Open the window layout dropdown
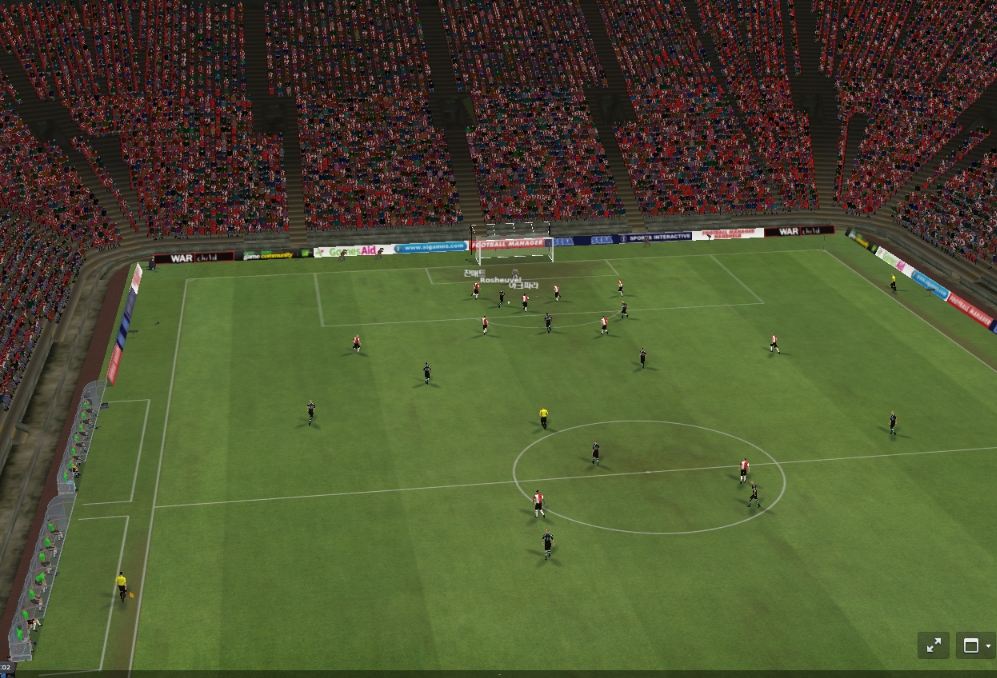 coord(975,645)
